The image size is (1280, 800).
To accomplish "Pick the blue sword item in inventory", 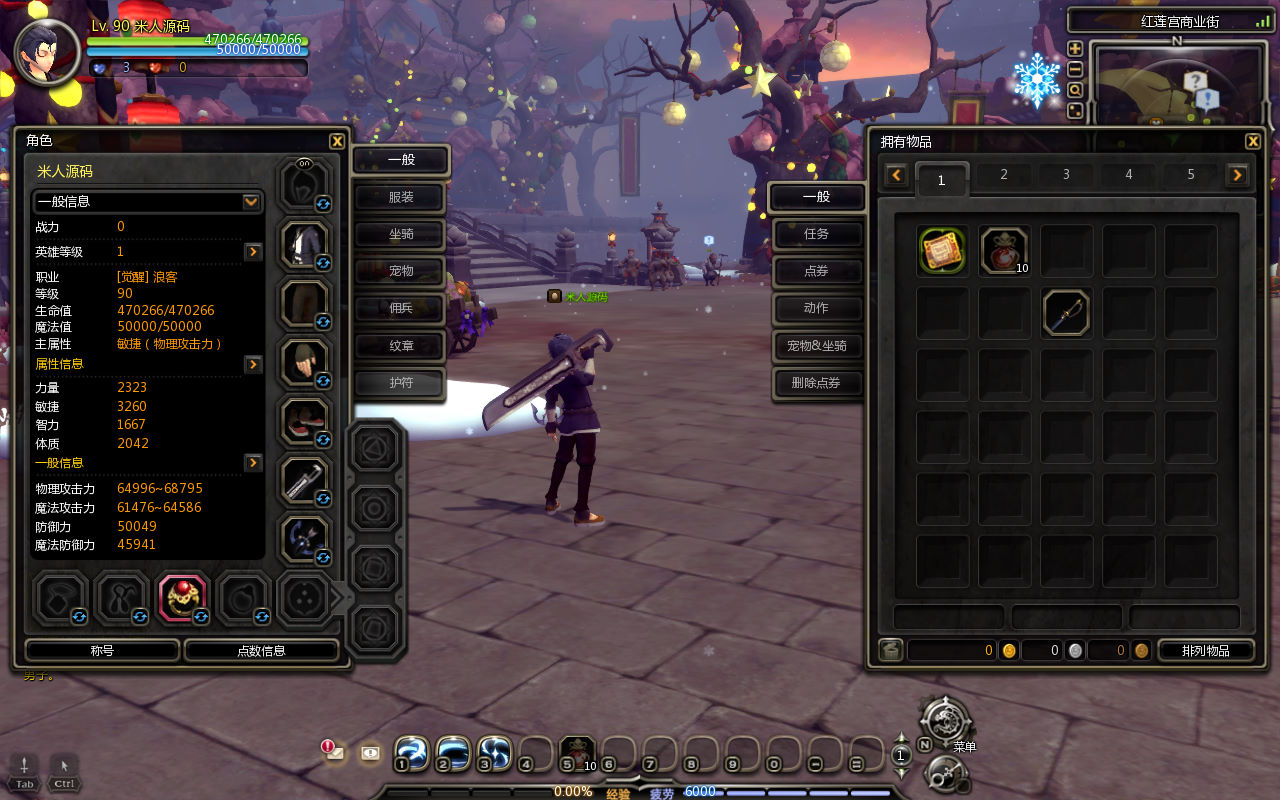I will 1066,313.
